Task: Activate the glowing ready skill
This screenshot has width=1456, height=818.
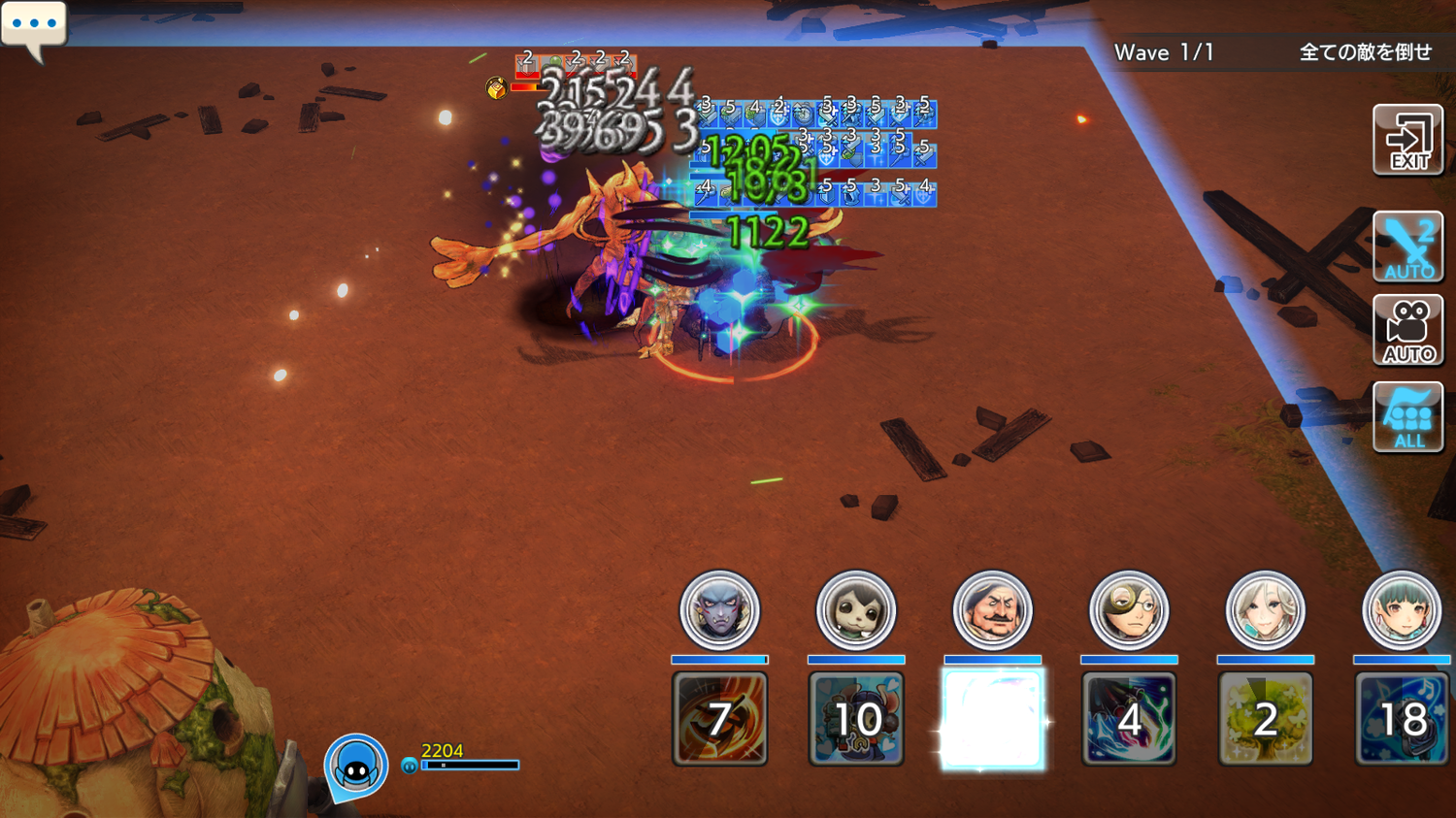Action: (992, 719)
